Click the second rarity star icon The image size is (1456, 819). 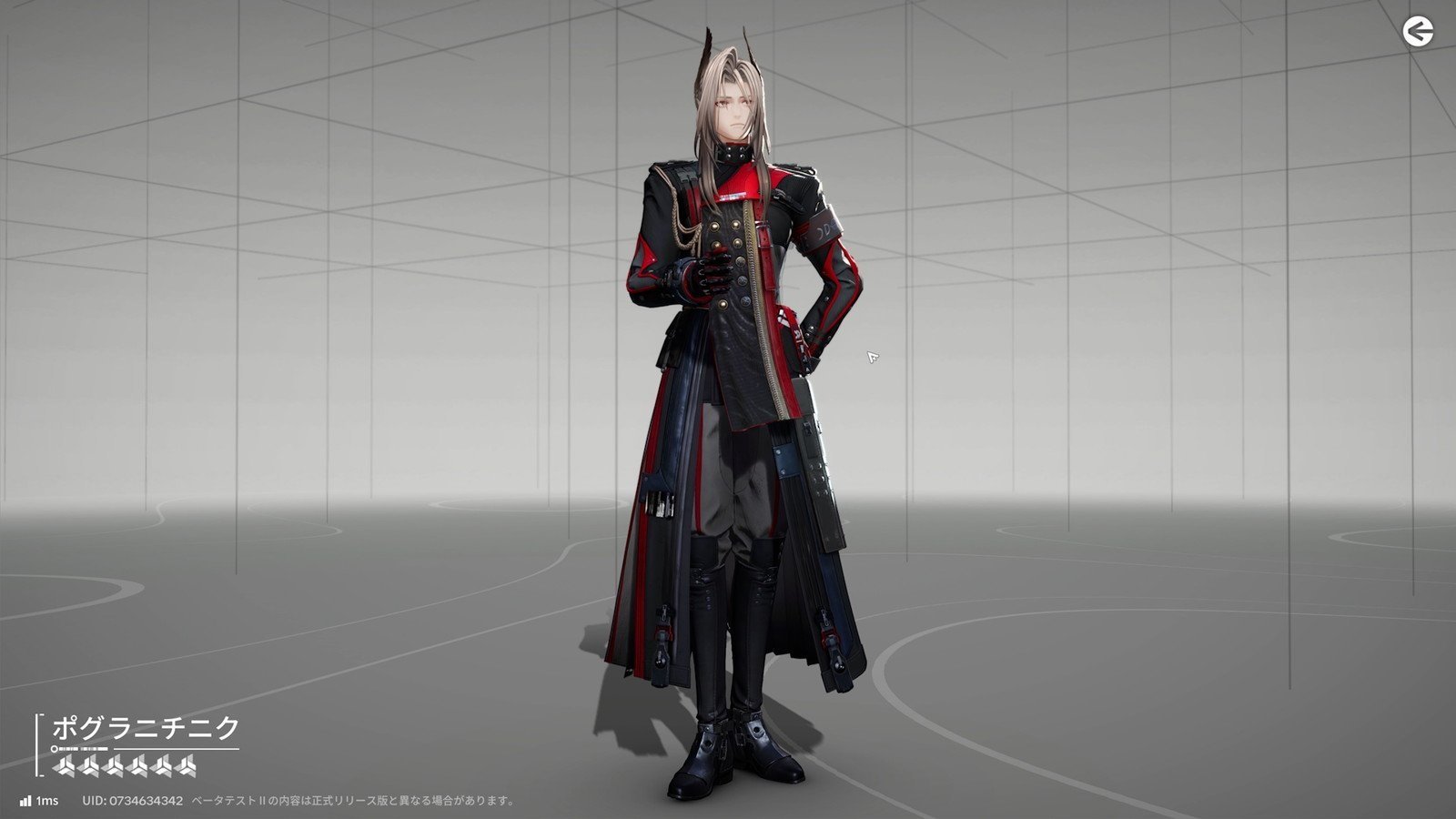point(88,765)
